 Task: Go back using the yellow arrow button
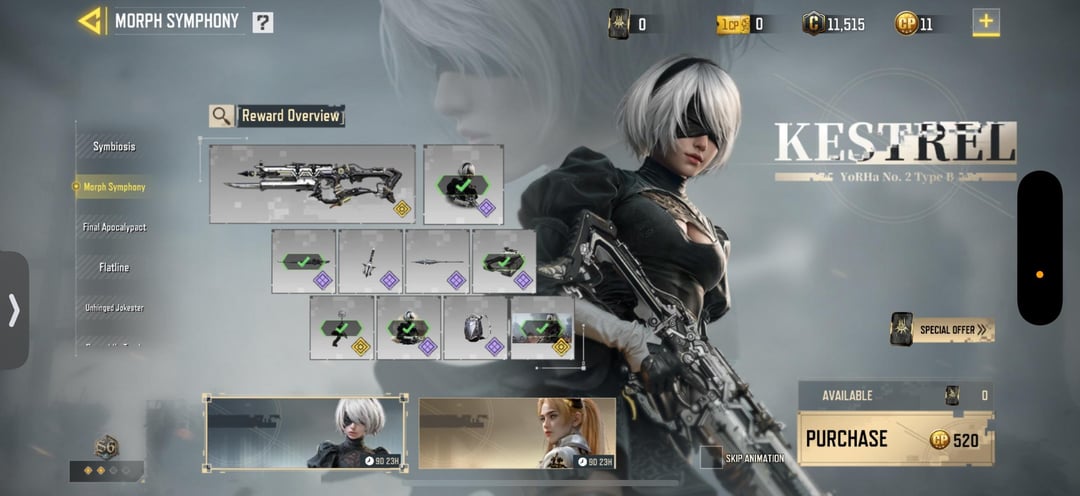coord(92,21)
